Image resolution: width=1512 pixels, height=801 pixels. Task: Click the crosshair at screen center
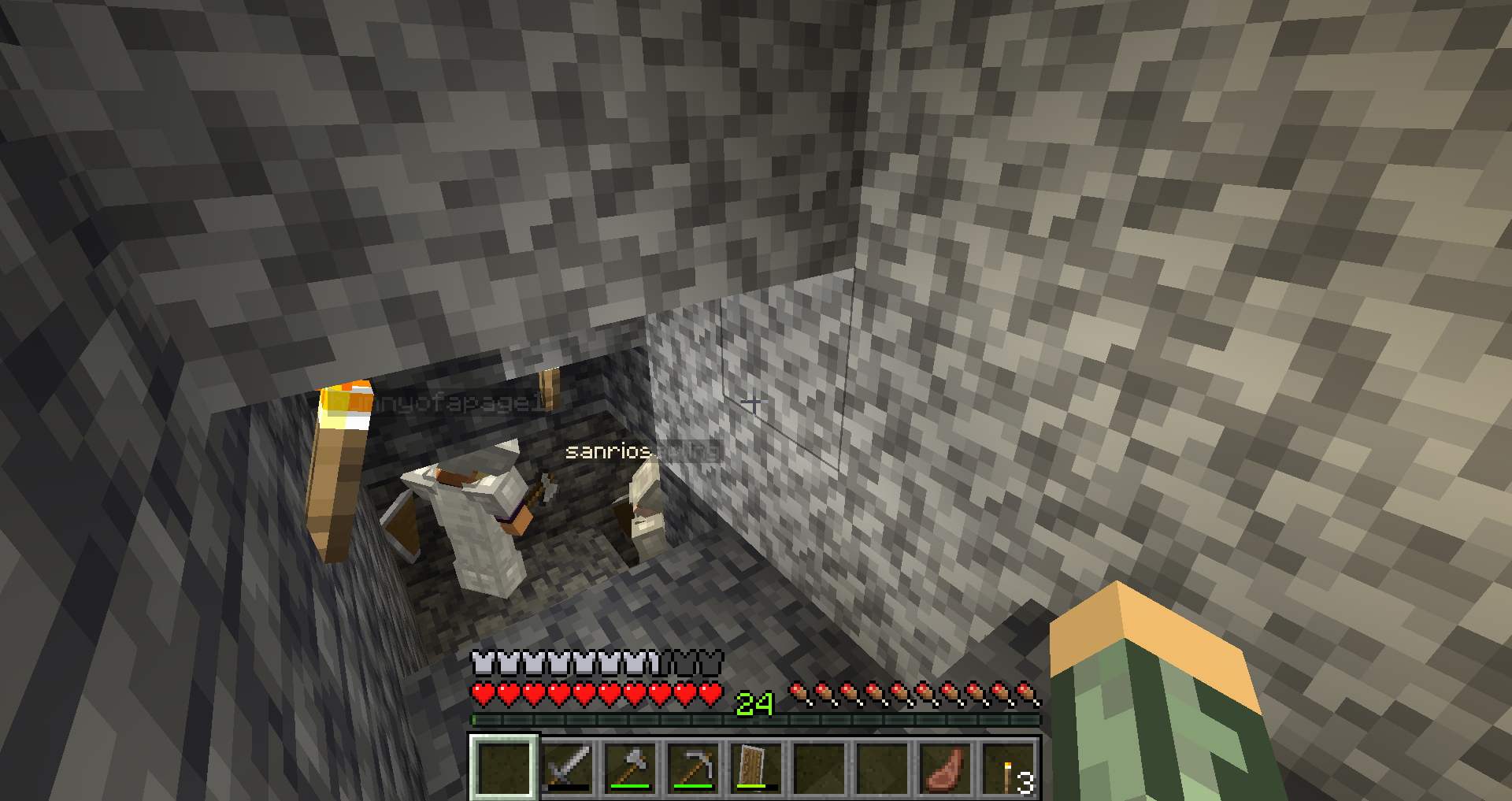pyautogui.click(x=756, y=401)
